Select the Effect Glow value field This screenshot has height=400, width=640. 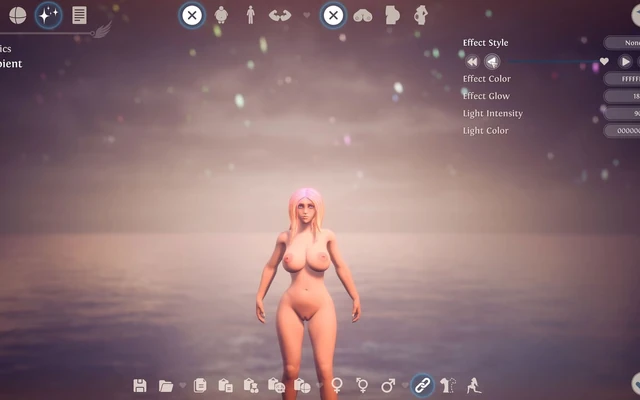point(621,96)
